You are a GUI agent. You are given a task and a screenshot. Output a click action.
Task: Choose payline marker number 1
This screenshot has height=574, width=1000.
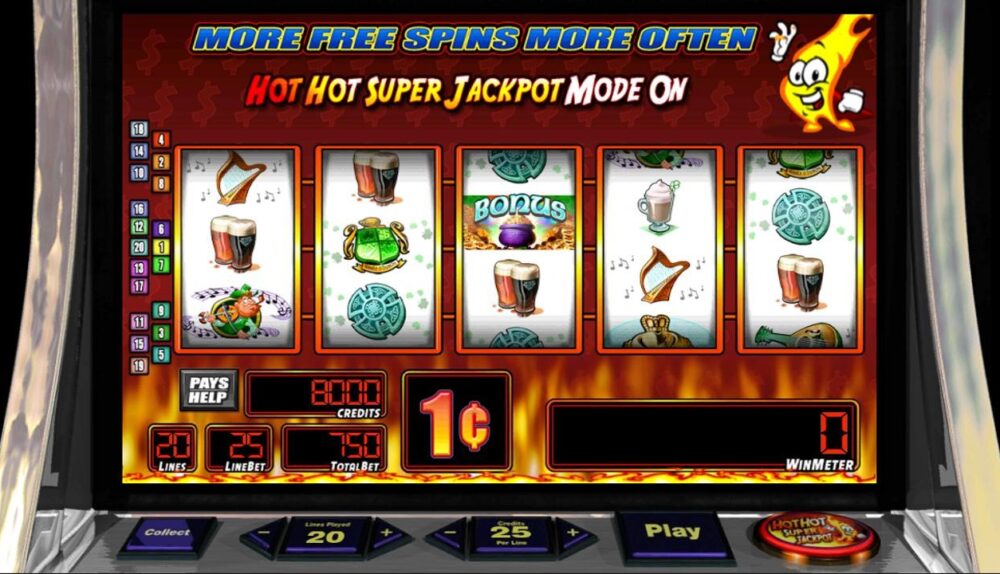161,246
